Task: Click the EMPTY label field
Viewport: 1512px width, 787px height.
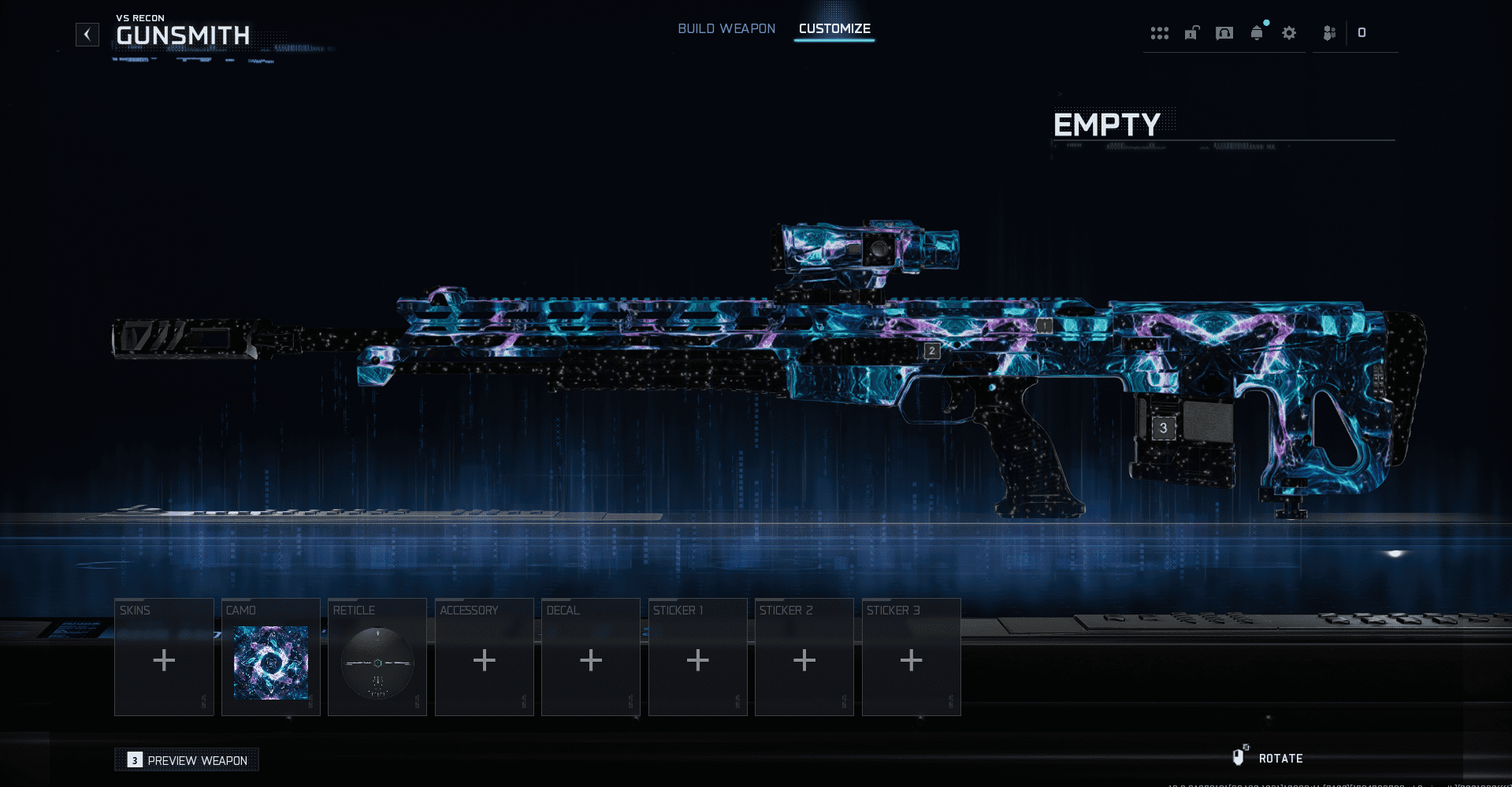Action: (x=1107, y=124)
